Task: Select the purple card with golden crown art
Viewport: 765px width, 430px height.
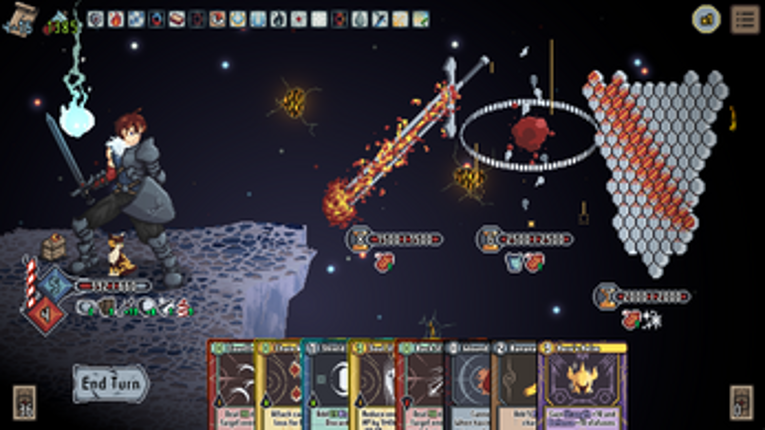Action: point(583,386)
